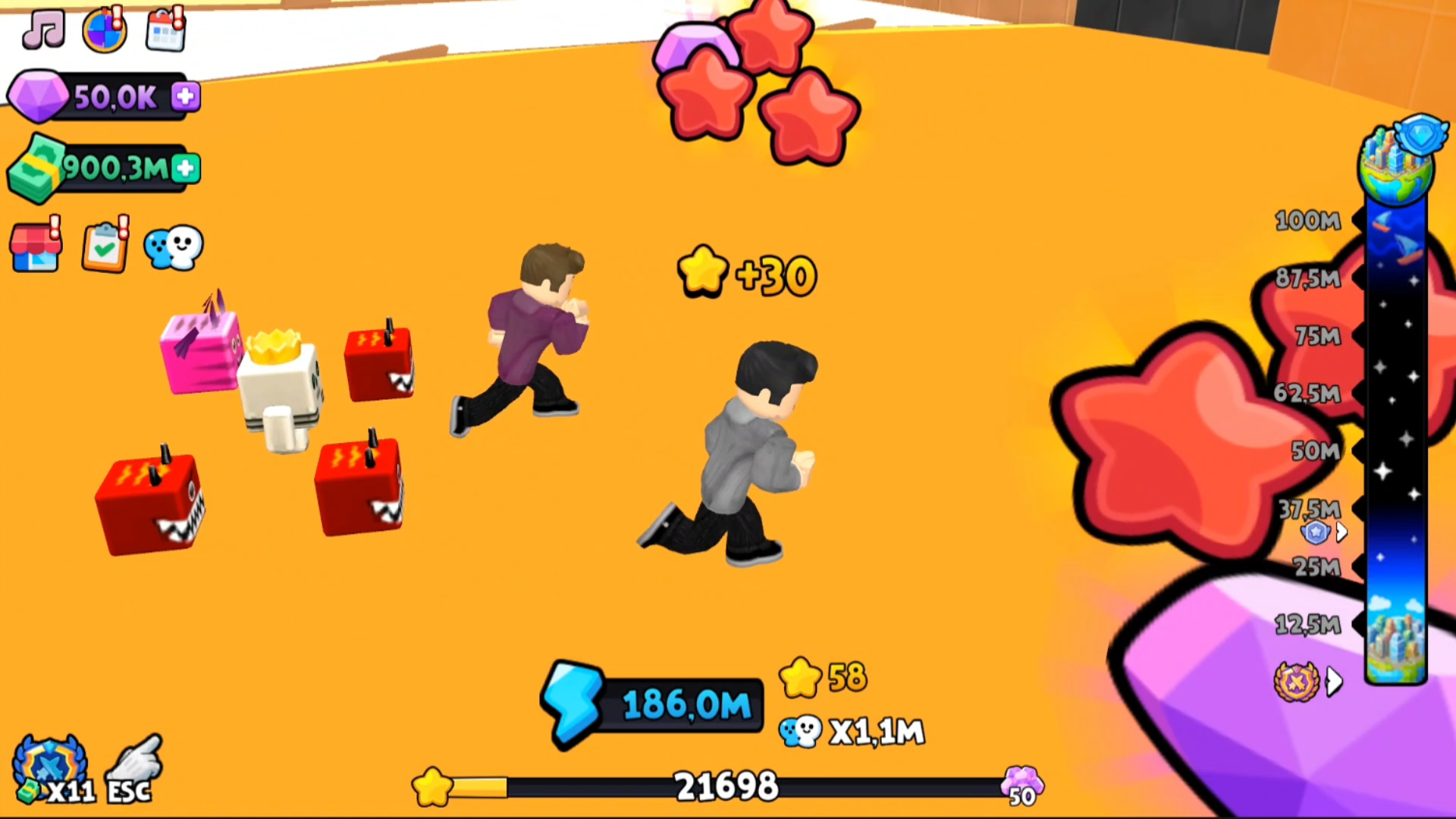Image resolution: width=1456 pixels, height=819 pixels.
Task: Open the spinning wheel with notification
Action: (104, 30)
